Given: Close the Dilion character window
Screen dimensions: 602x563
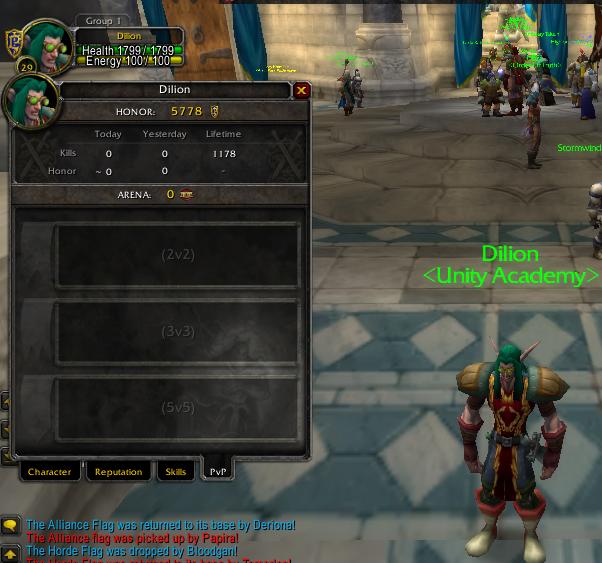Looking at the screenshot, I should pos(301,90).
